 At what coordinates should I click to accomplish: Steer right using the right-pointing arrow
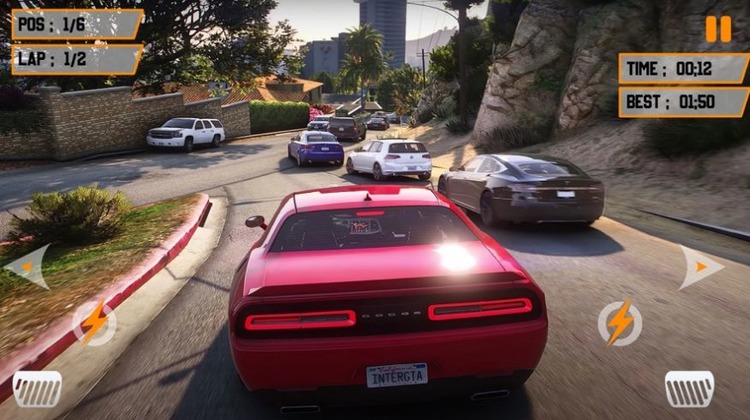pyautogui.click(x=700, y=267)
